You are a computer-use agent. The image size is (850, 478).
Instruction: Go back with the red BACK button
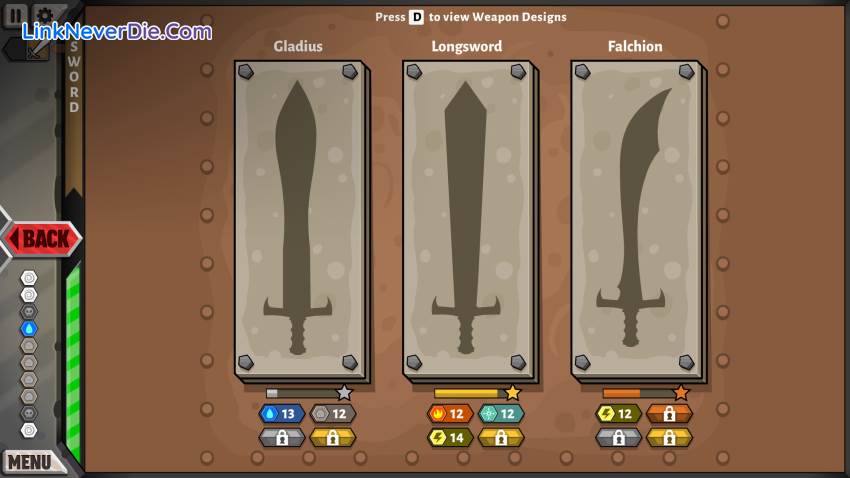(43, 239)
